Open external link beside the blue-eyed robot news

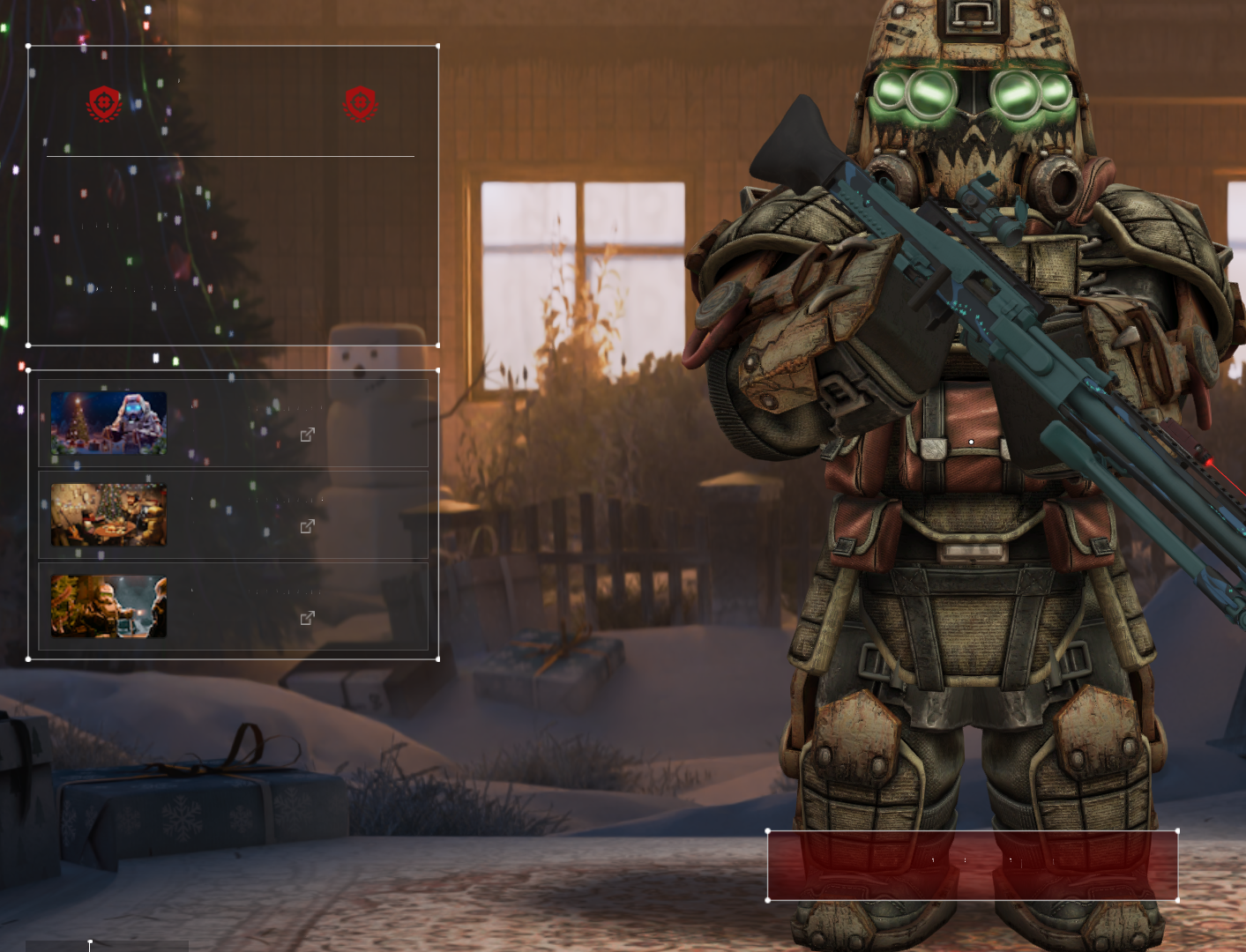pos(307,435)
